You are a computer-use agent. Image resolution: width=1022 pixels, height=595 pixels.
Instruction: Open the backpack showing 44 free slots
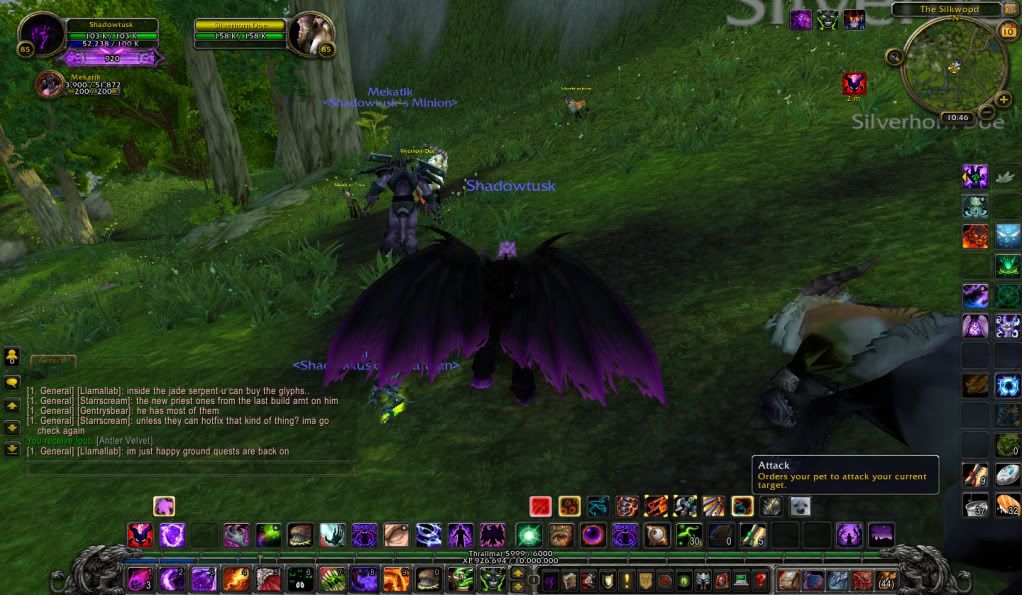click(886, 579)
